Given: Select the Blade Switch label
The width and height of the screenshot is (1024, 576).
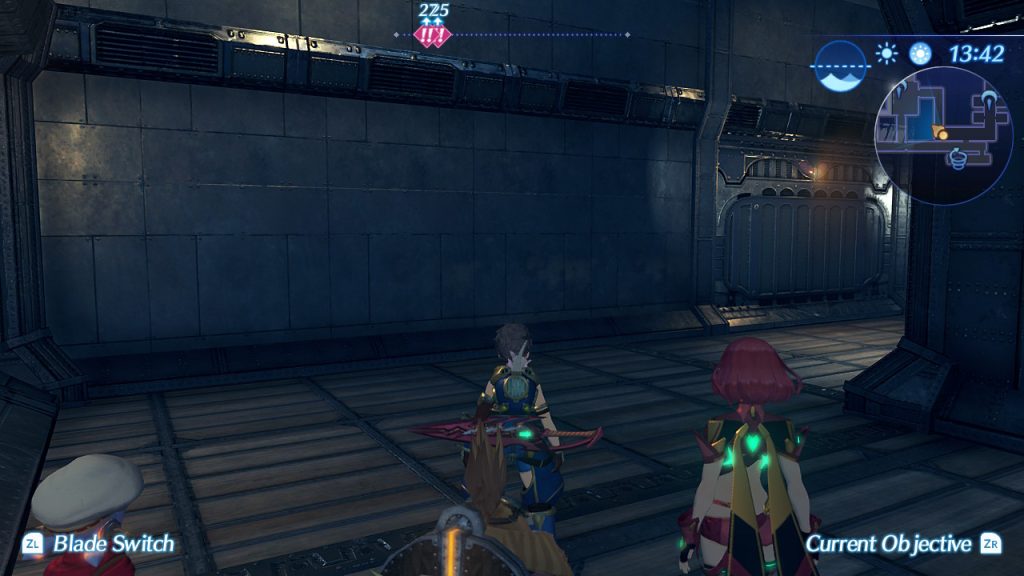Looking at the screenshot, I should point(113,544).
